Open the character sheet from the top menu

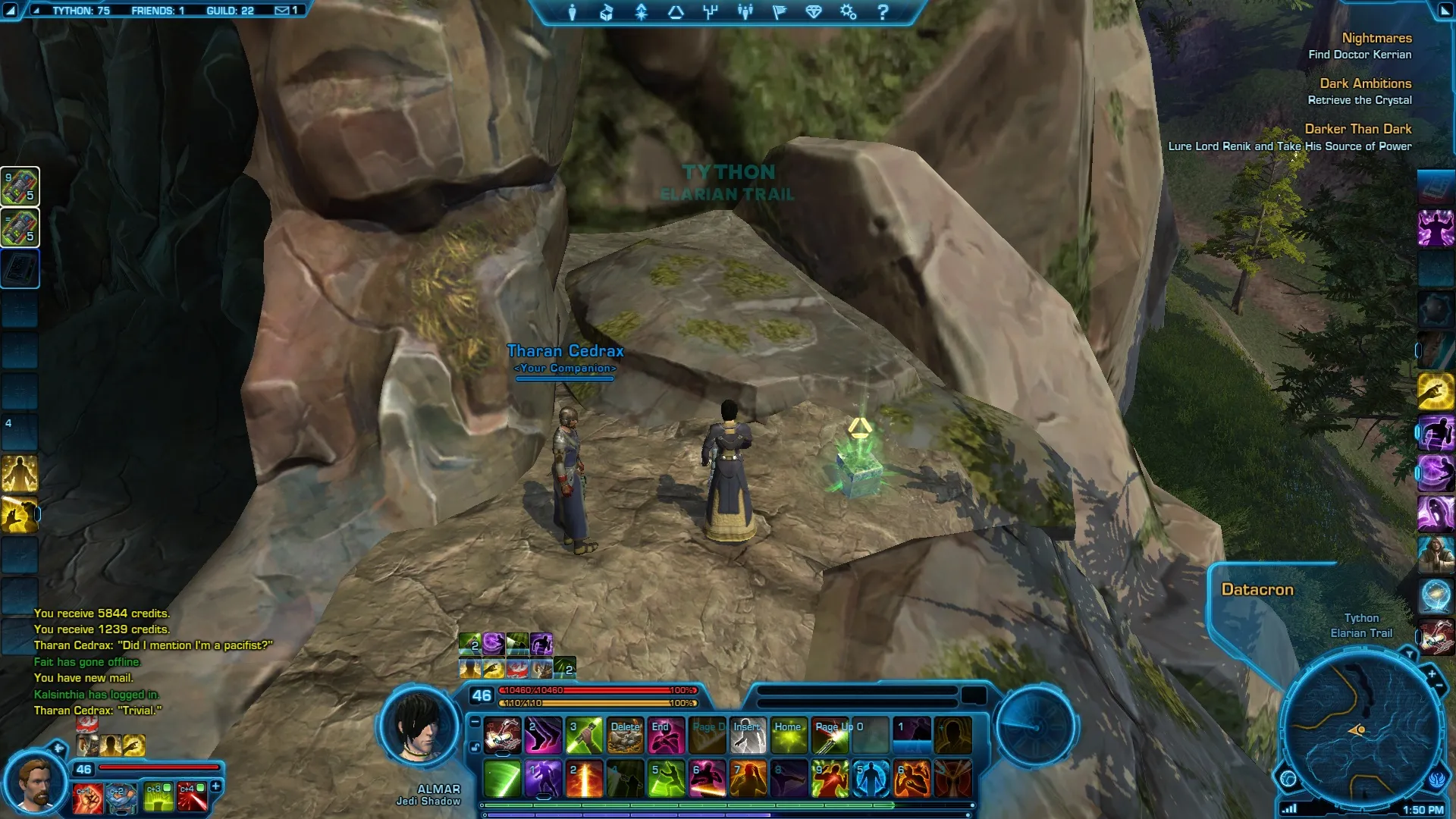[x=573, y=12]
